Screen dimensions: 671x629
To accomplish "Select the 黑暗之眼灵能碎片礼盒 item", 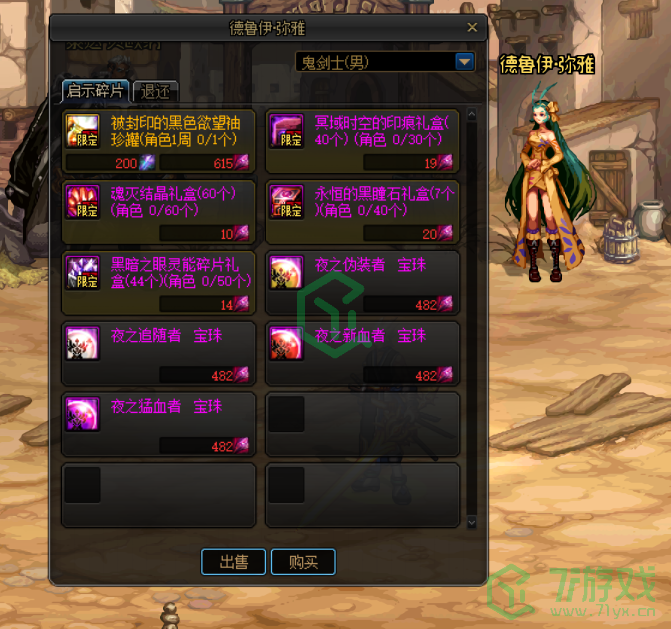I will coord(158,283).
